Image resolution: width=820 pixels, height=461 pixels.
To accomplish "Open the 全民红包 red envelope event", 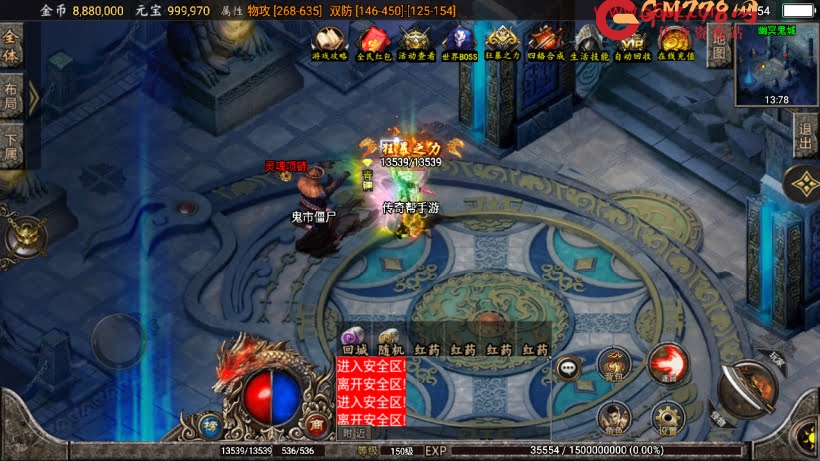I will [x=373, y=42].
